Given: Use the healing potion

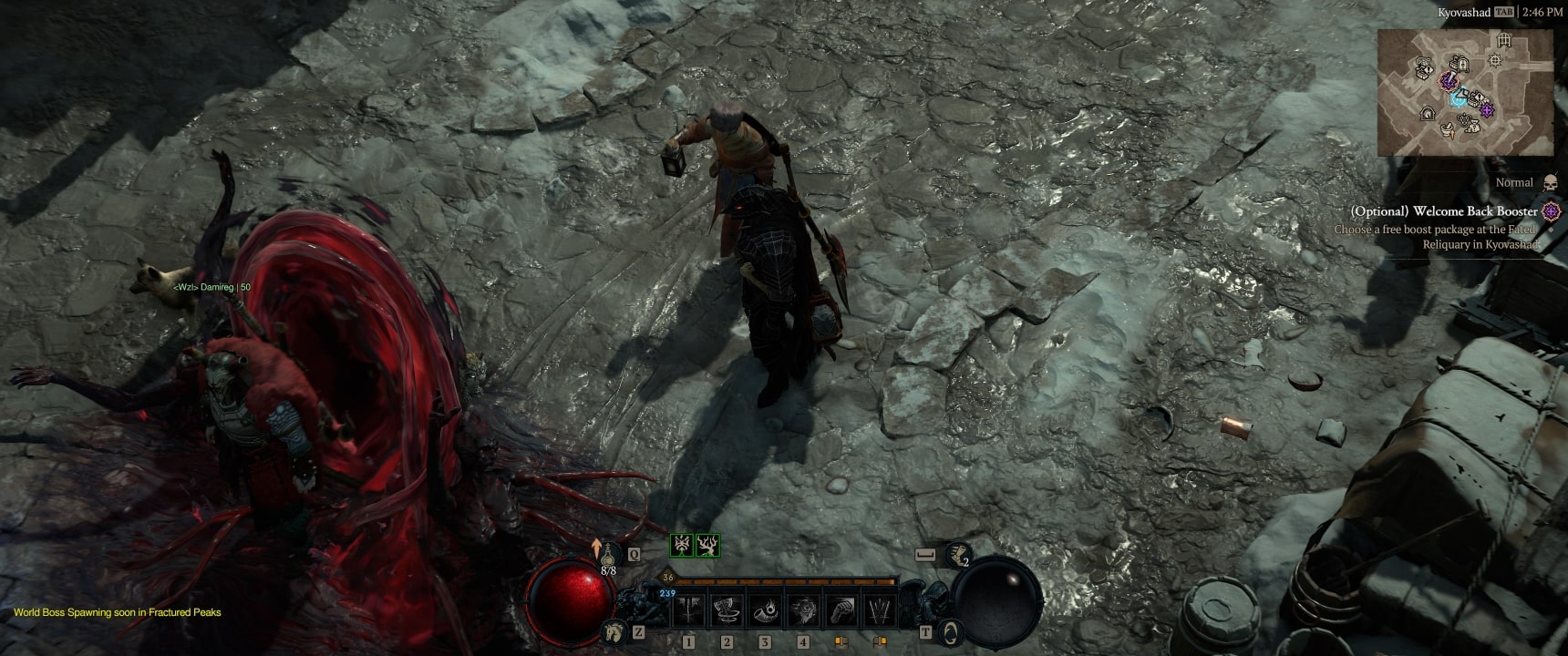Looking at the screenshot, I should tap(608, 554).
